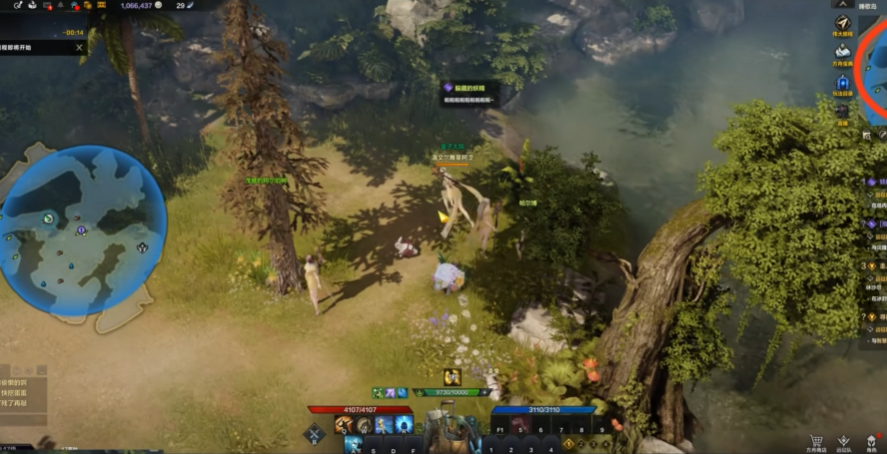
Task: Open the shop cart icon
Action: coord(815,441)
